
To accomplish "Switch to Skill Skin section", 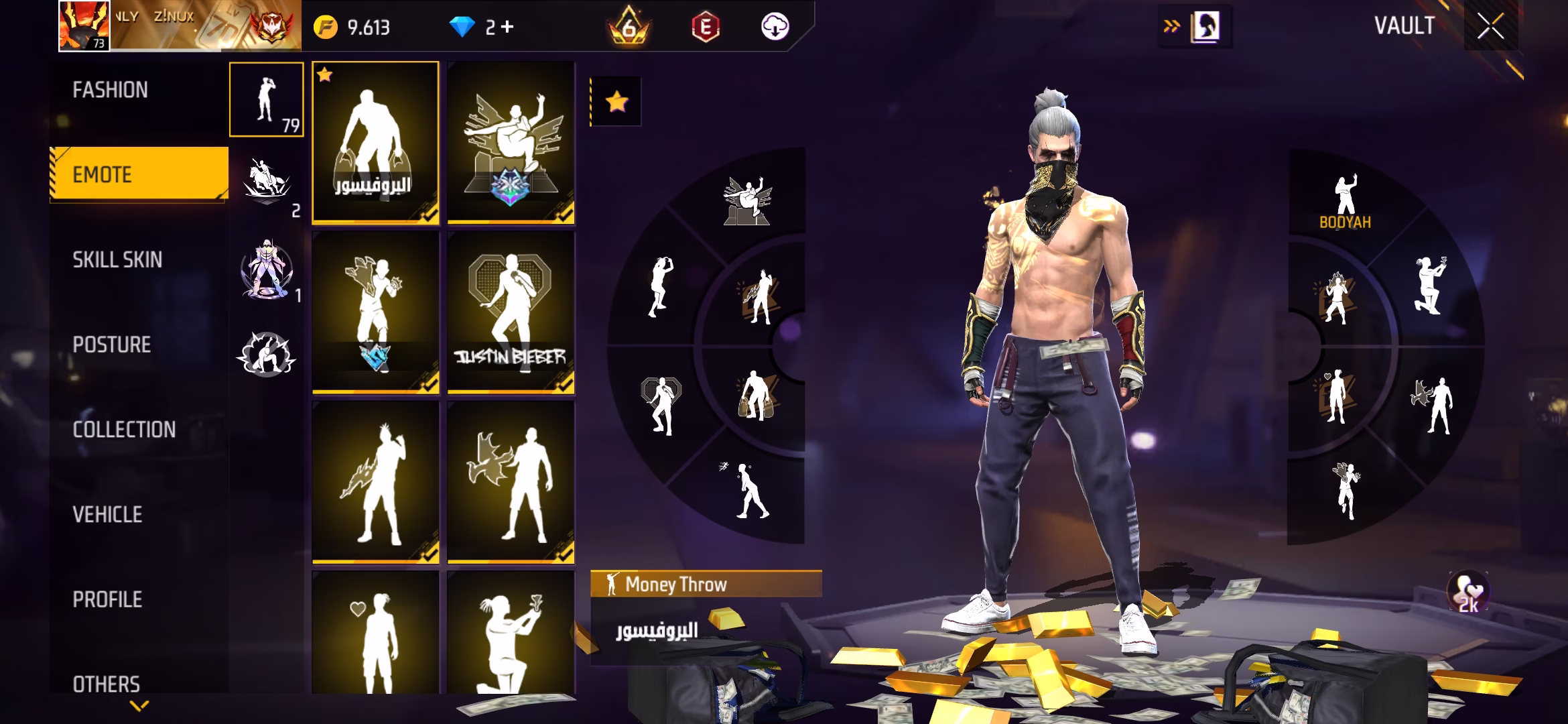I will 117,259.
